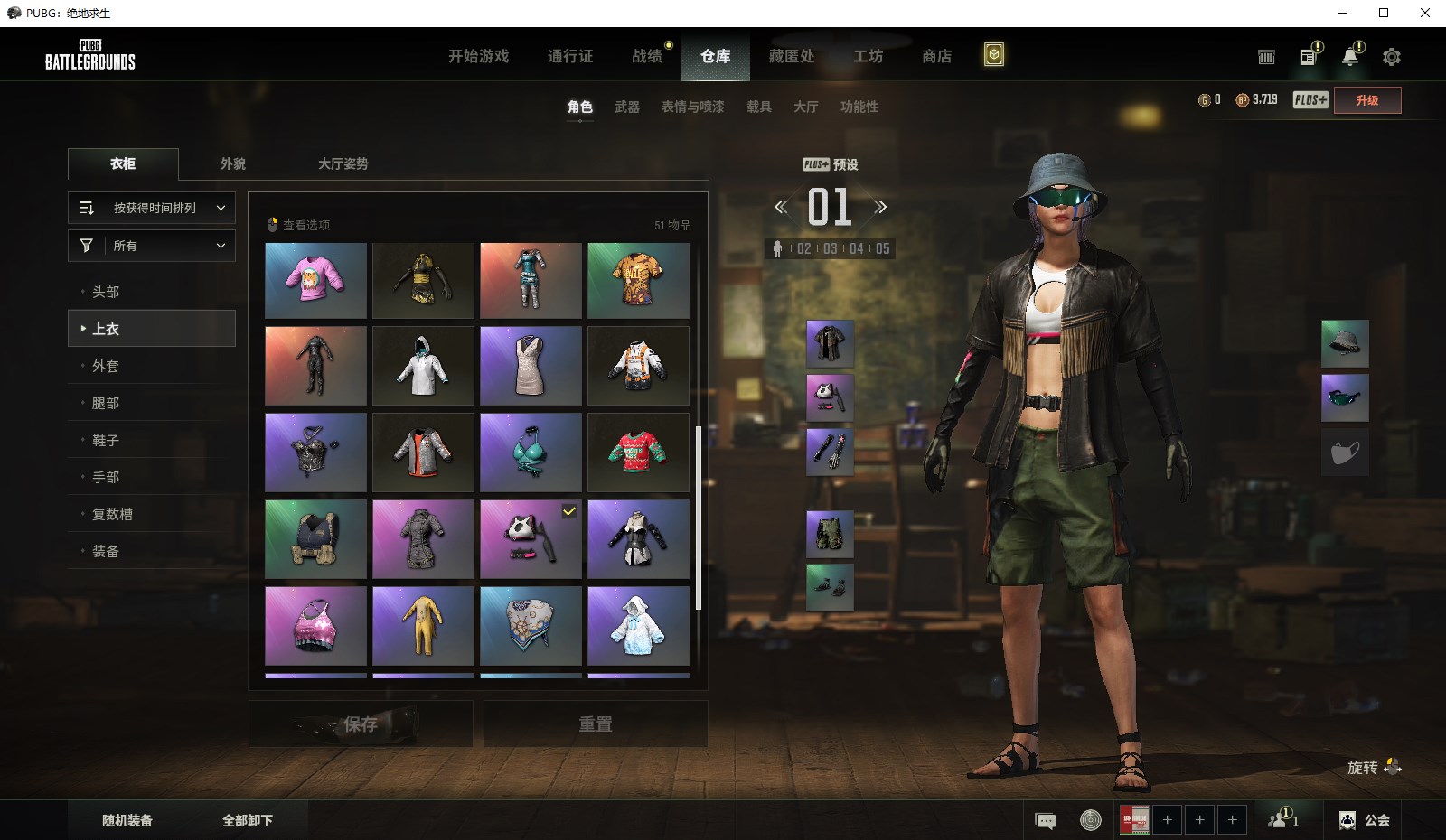Click the 保存 save button

pyautogui.click(x=360, y=723)
